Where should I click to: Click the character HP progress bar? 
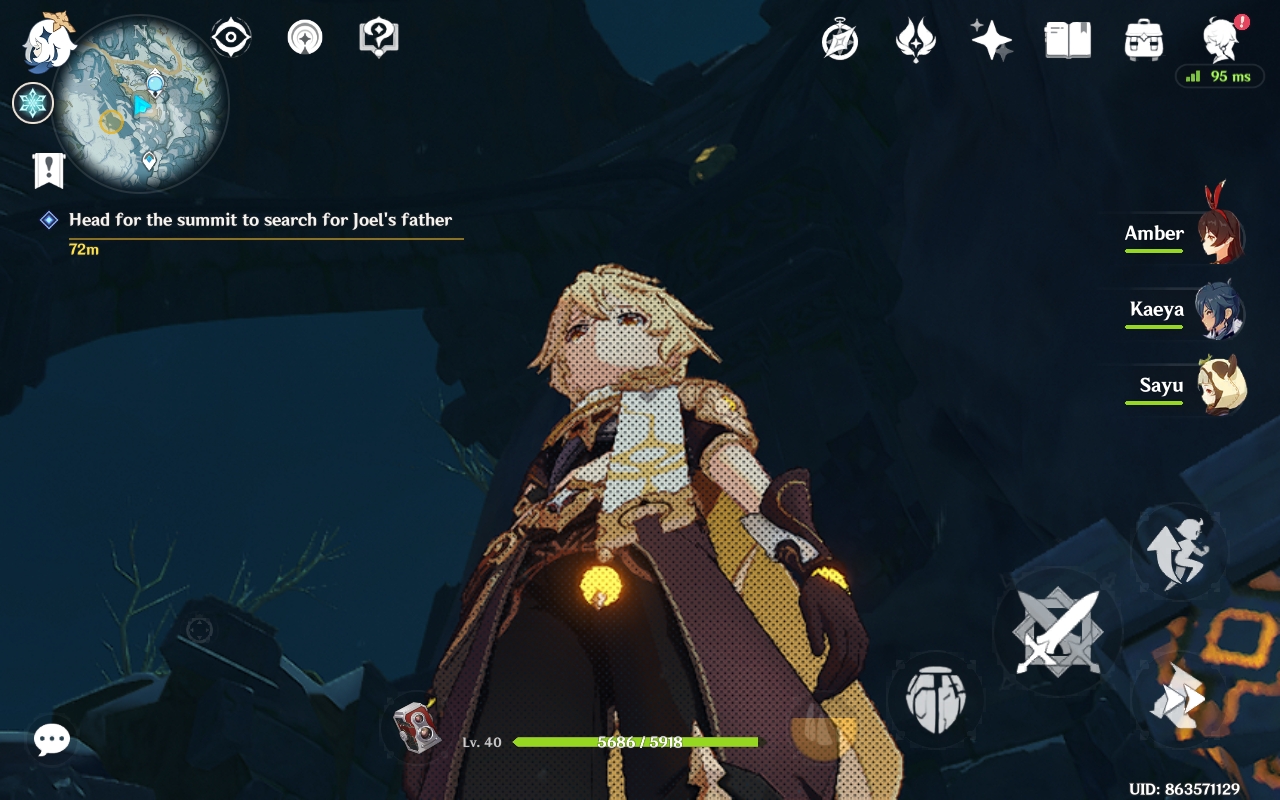(x=635, y=743)
